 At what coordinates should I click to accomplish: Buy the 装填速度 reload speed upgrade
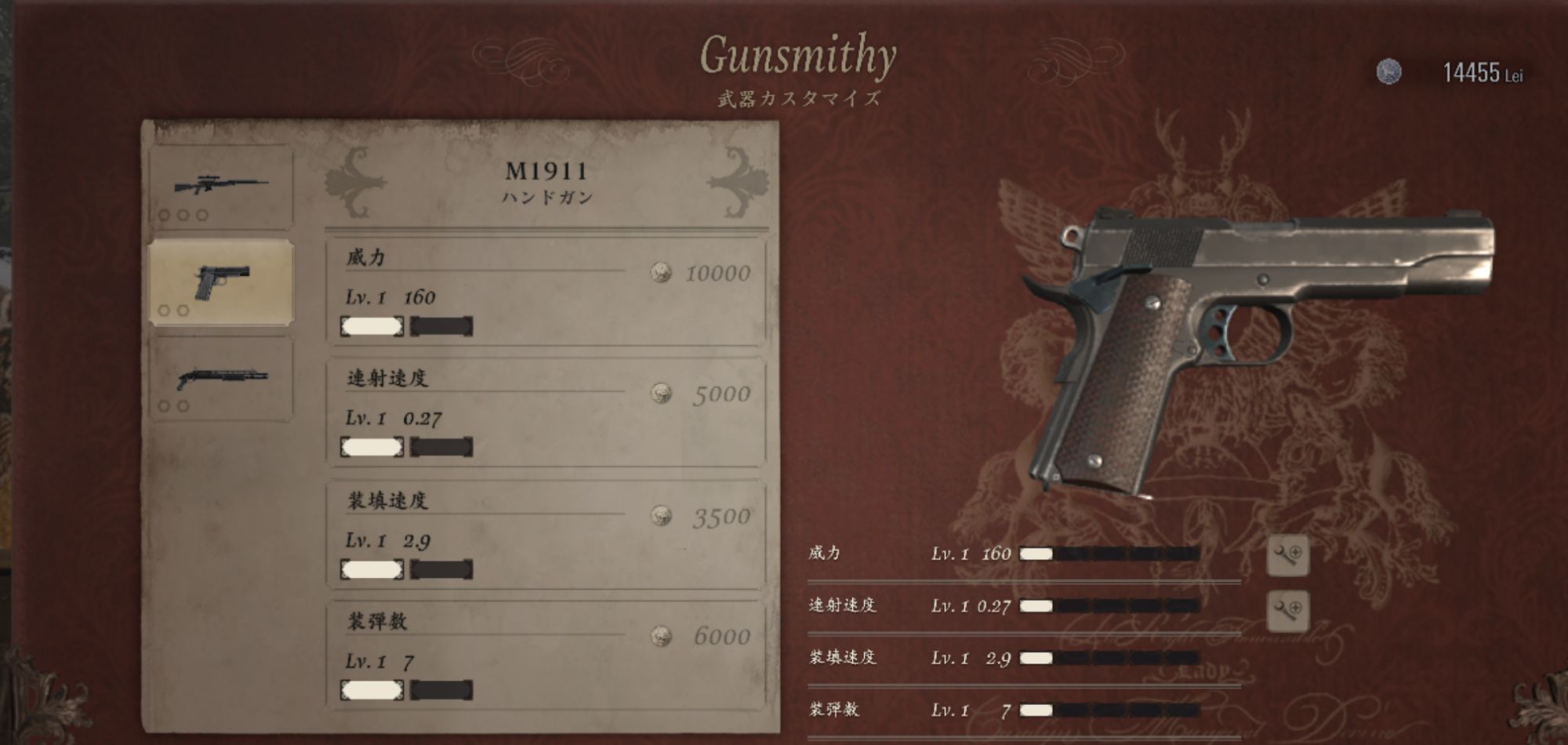(546, 534)
